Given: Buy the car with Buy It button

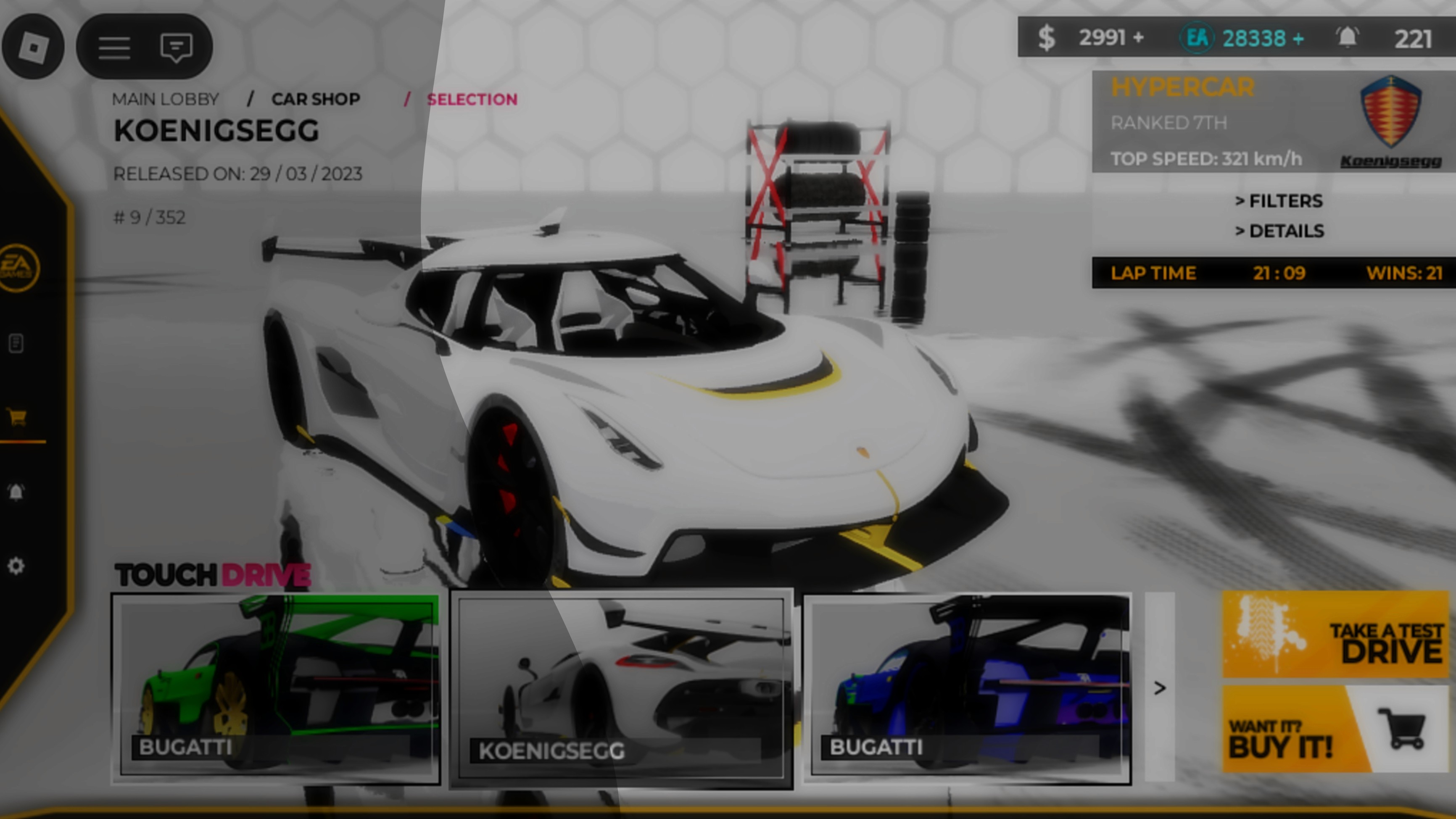Looking at the screenshot, I should click(1336, 729).
